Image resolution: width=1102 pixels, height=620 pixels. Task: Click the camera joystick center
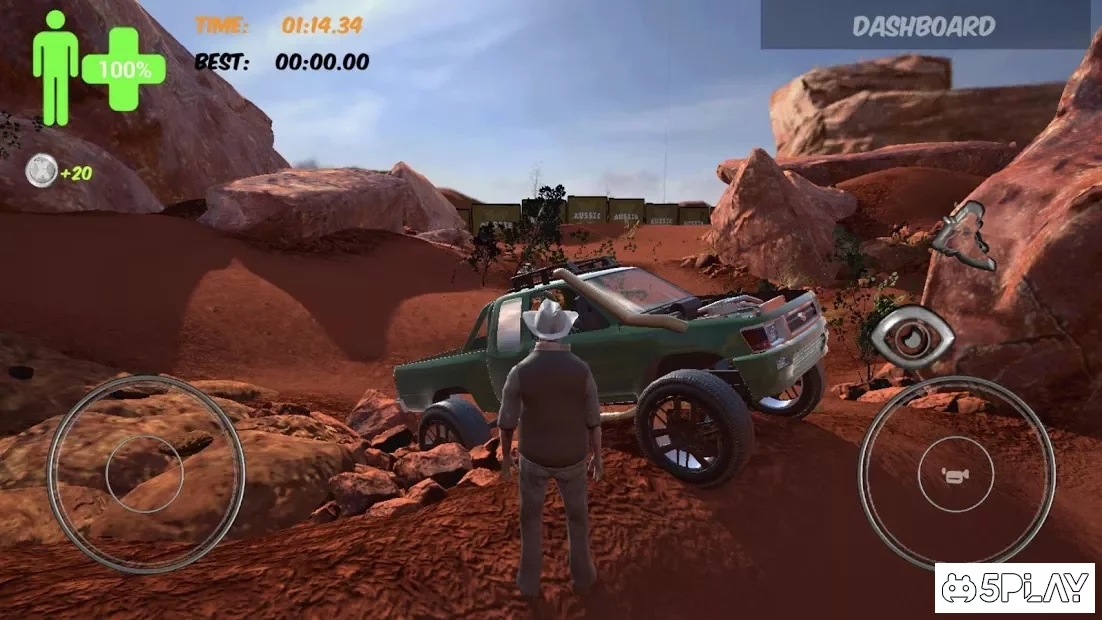[x=956, y=474]
